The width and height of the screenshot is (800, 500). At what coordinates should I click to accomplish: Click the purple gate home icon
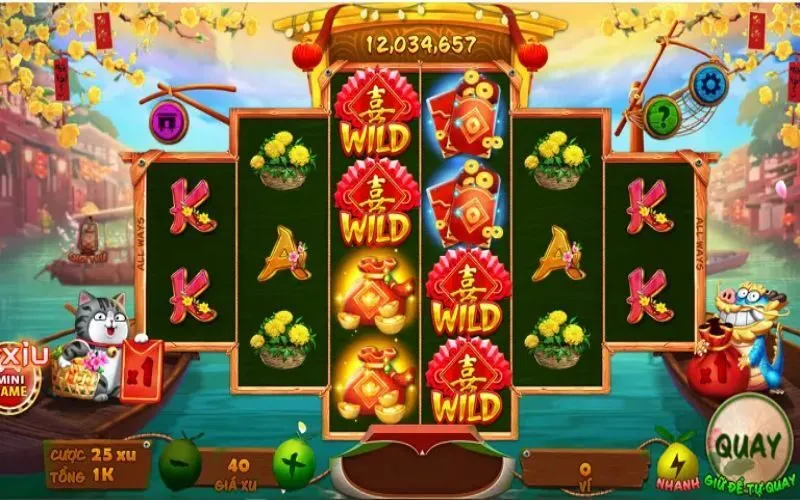[x=168, y=121]
